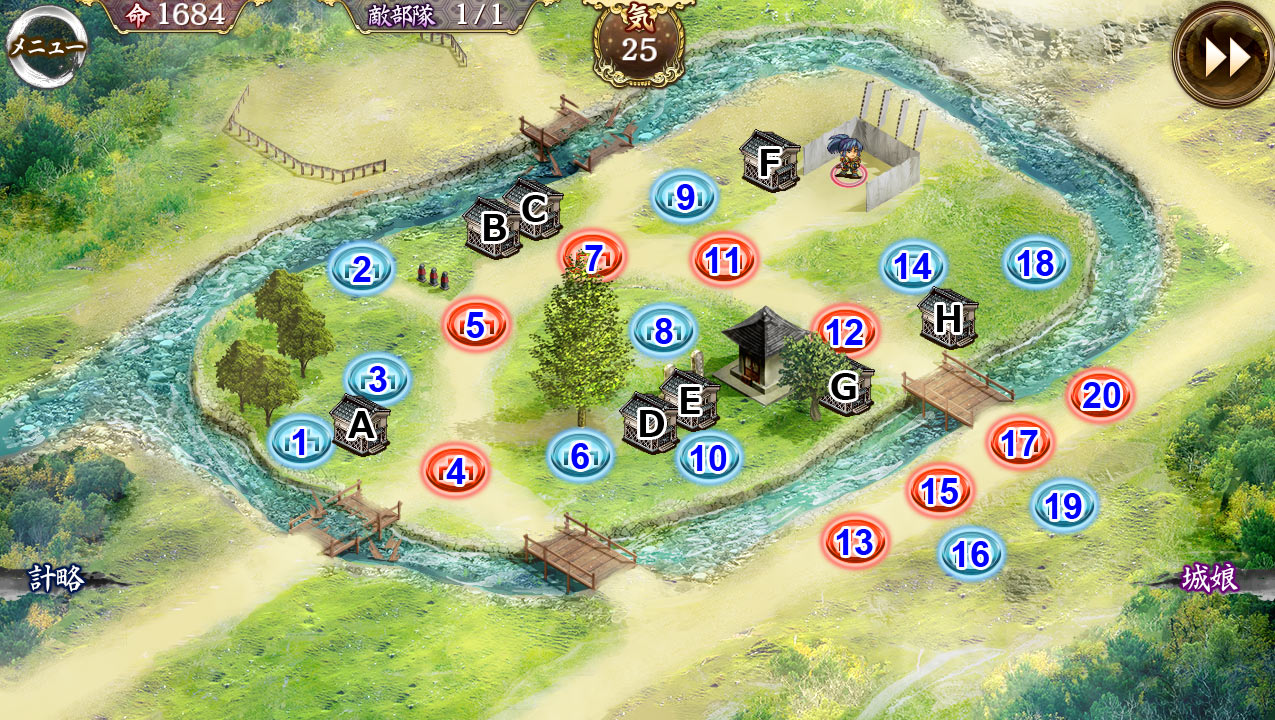Select blue placement tile 6
This screenshot has width=1275, height=720.
(x=580, y=456)
